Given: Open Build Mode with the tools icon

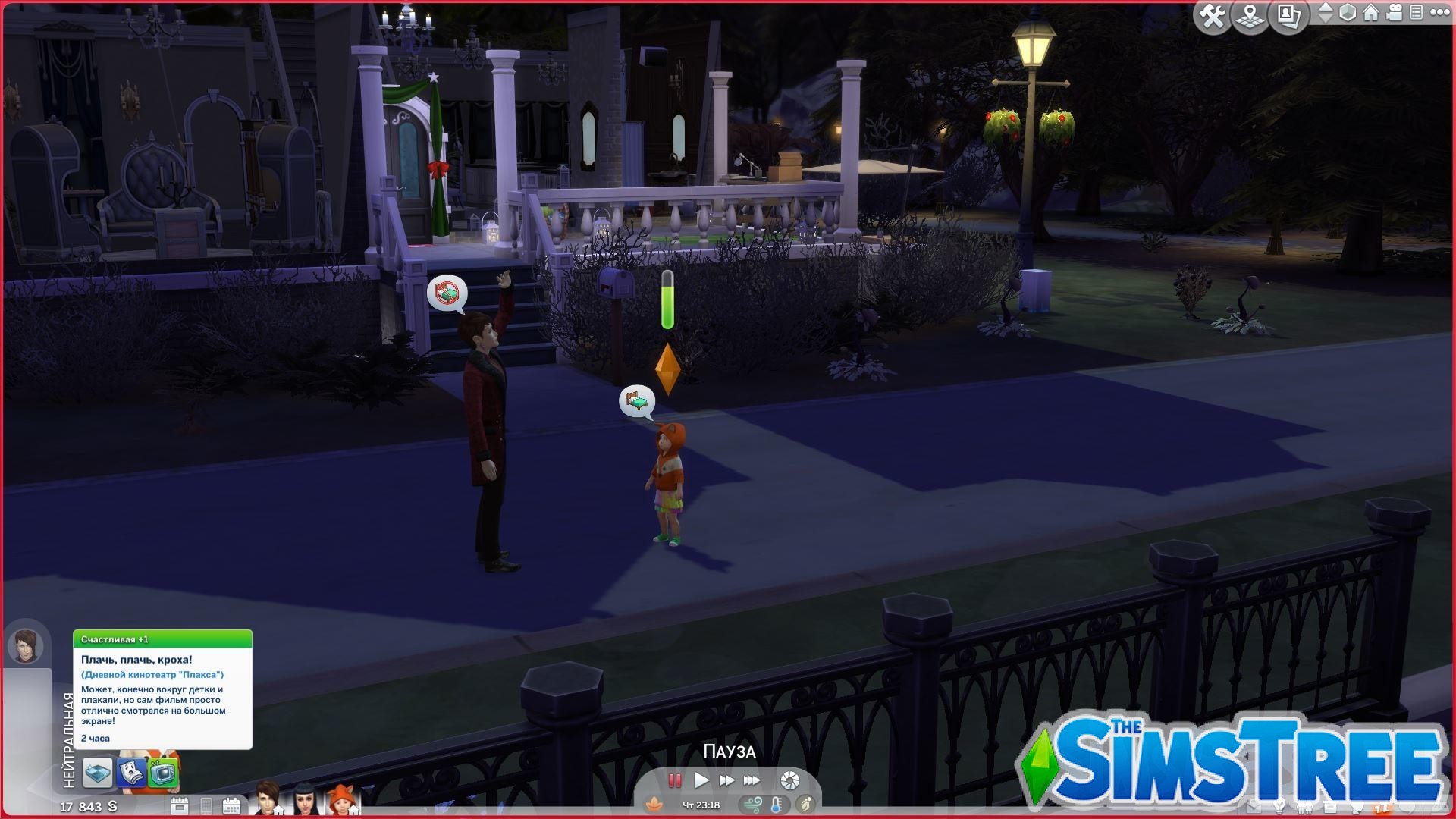Looking at the screenshot, I should click(x=1213, y=14).
